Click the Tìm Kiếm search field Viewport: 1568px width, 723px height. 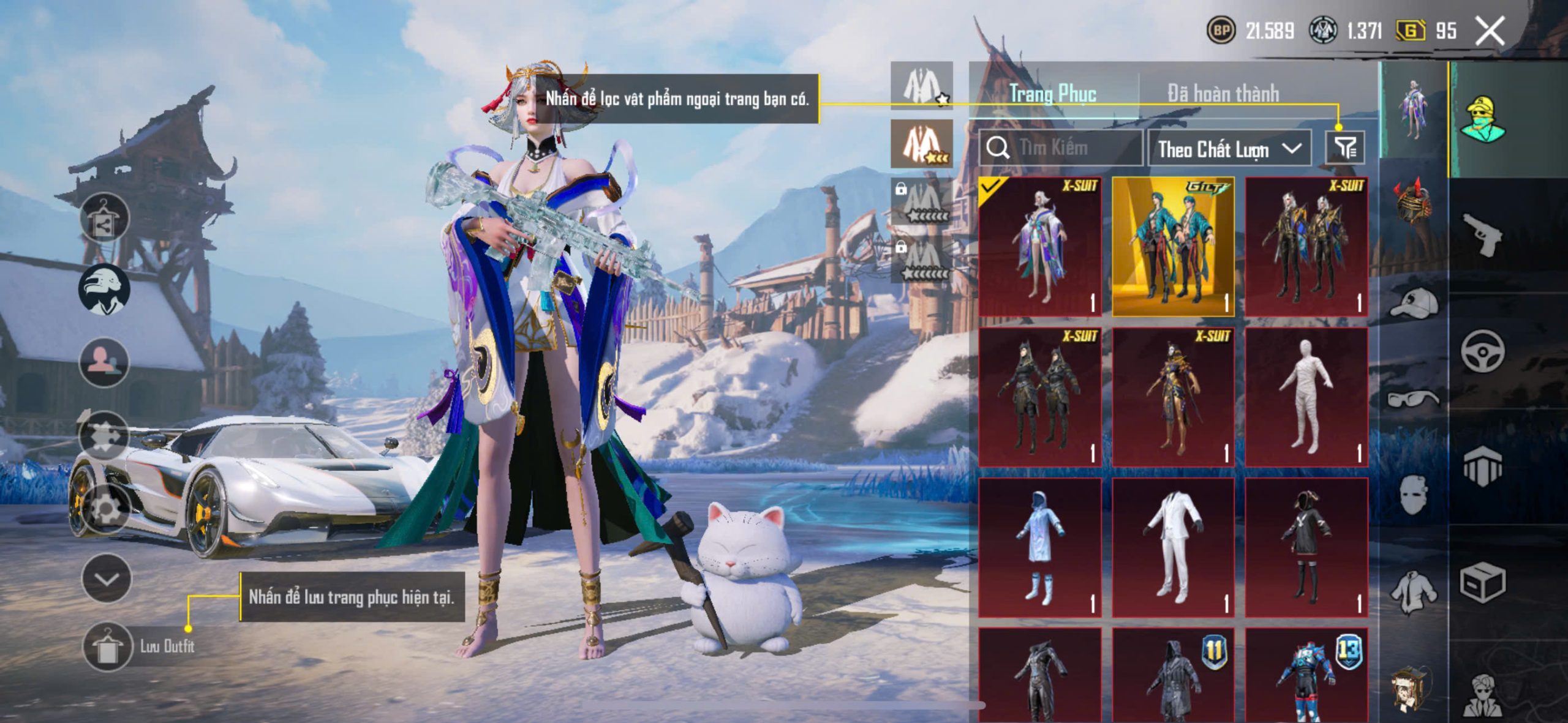pos(1061,148)
